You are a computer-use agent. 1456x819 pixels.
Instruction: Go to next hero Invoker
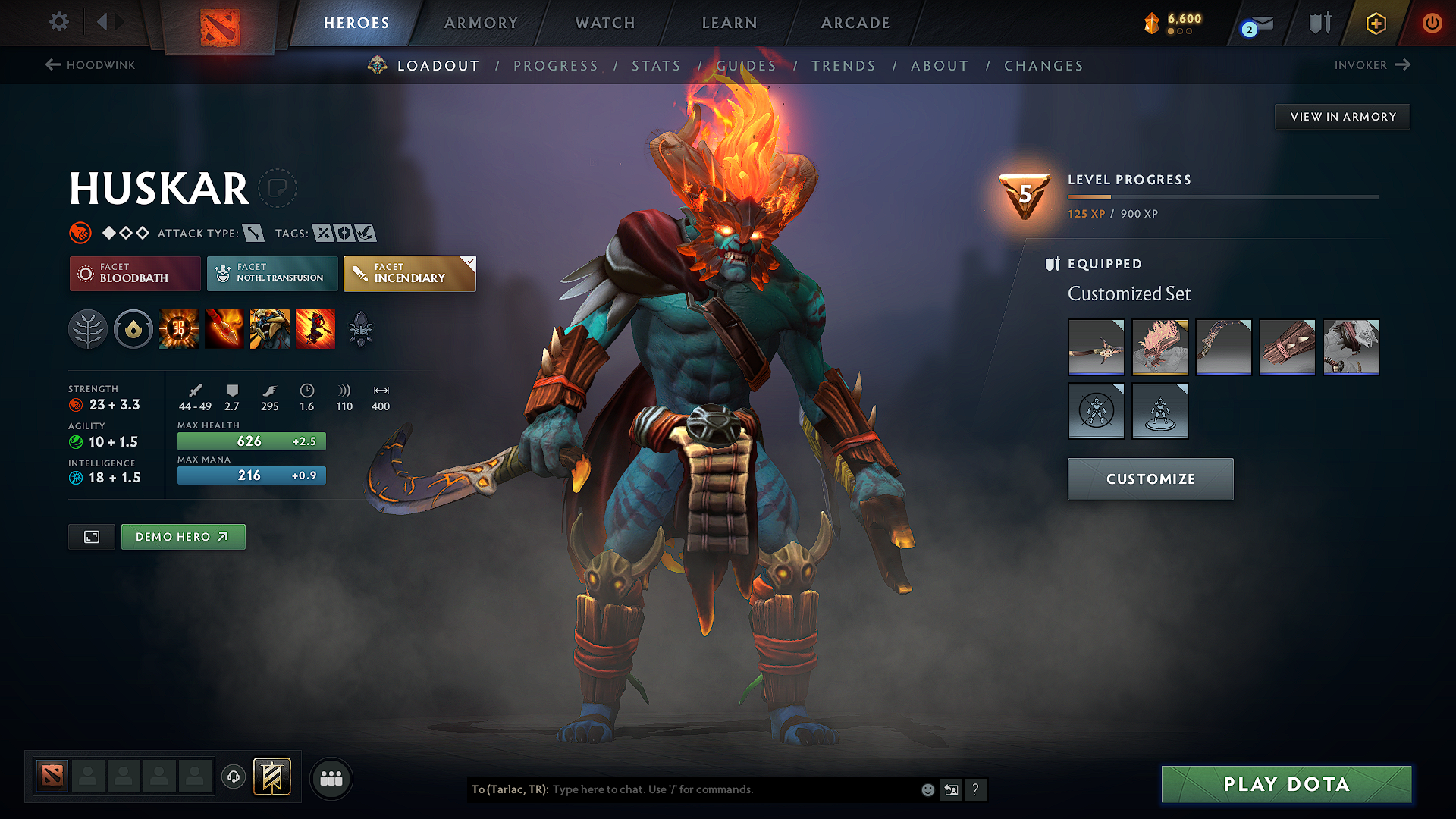click(1372, 65)
